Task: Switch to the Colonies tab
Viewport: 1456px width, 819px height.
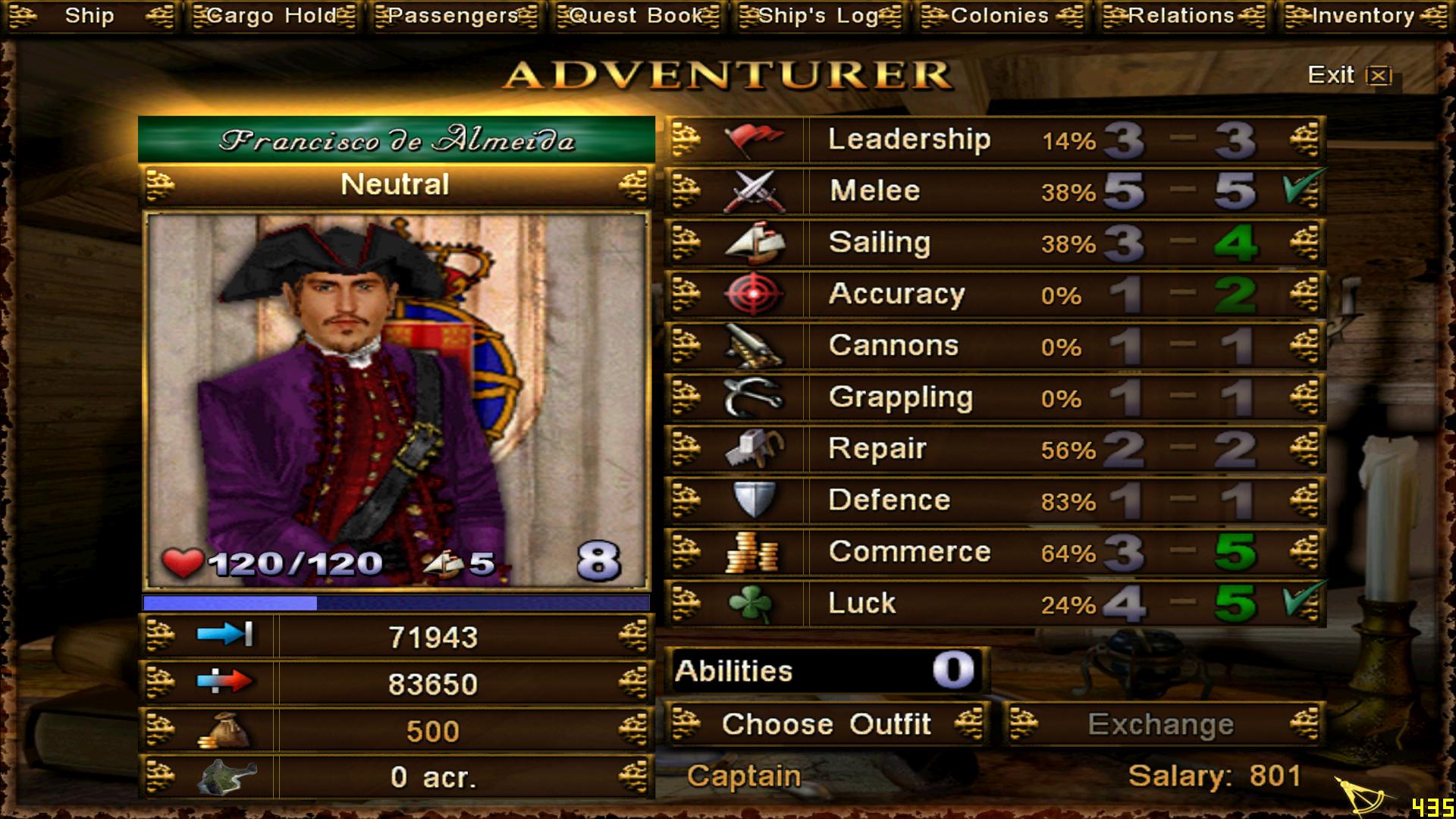Action: tap(1000, 16)
